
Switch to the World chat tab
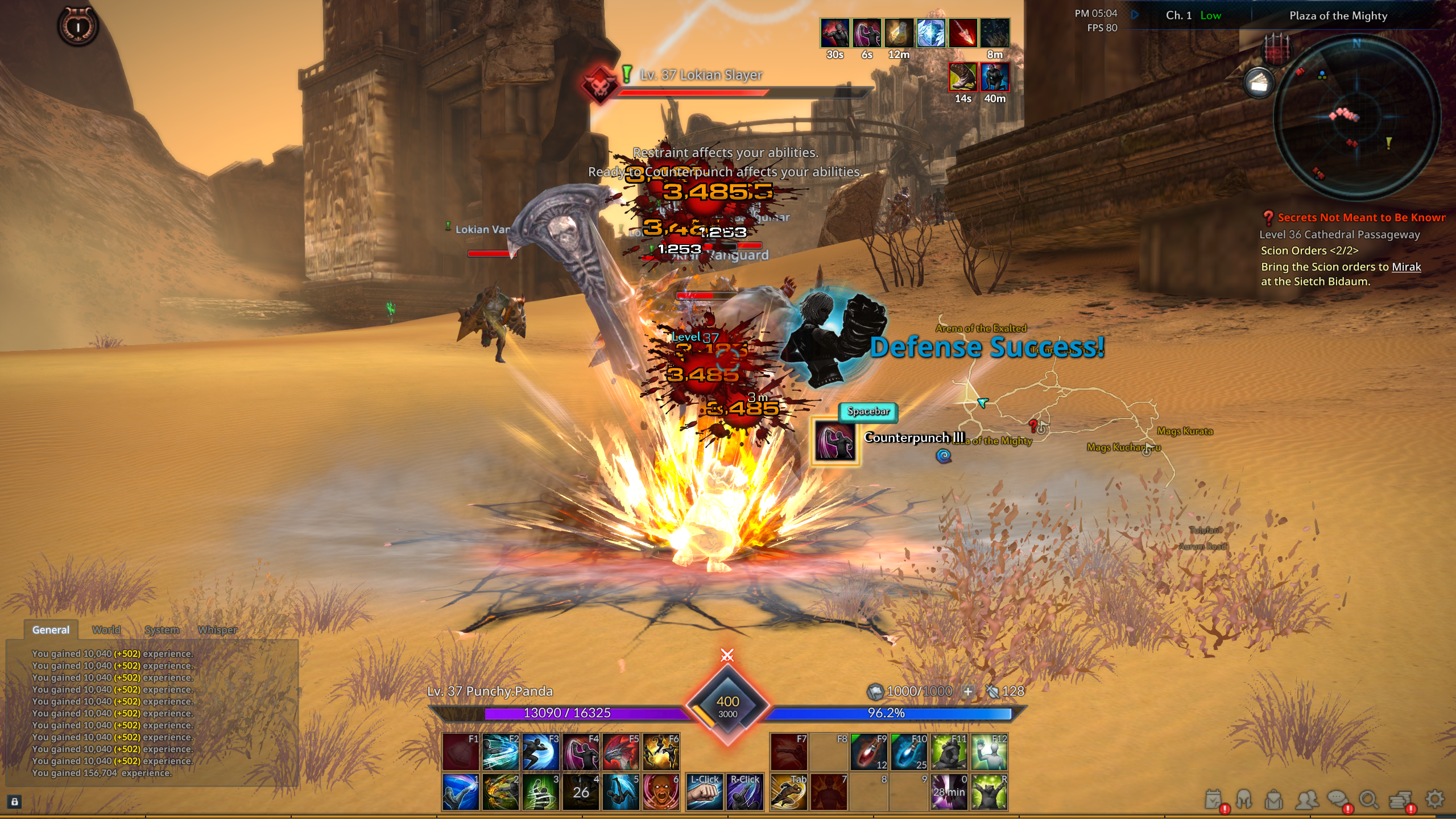click(106, 630)
